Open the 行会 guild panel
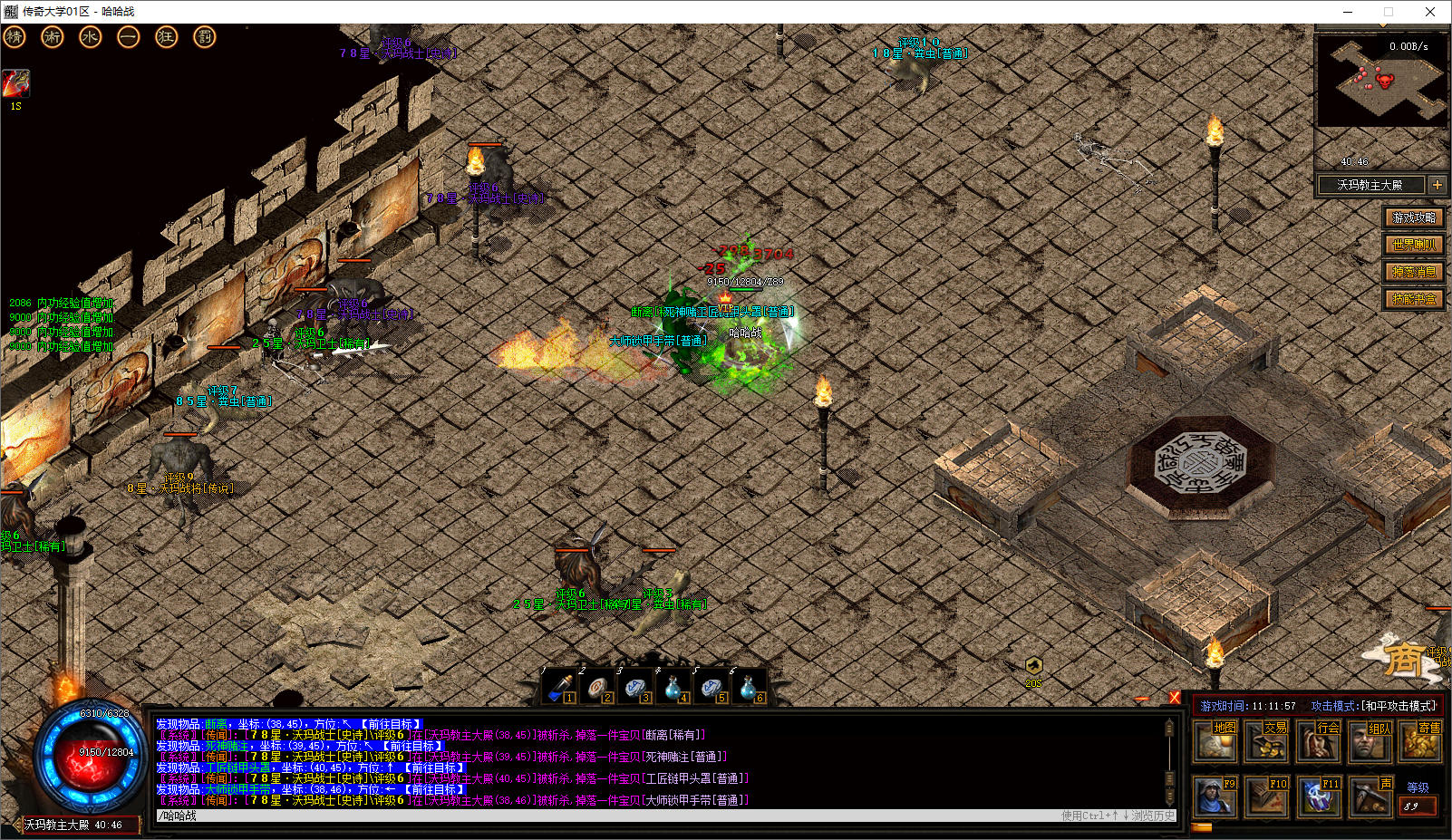The height and width of the screenshot is (840, 1452). tap(1318, 741)
